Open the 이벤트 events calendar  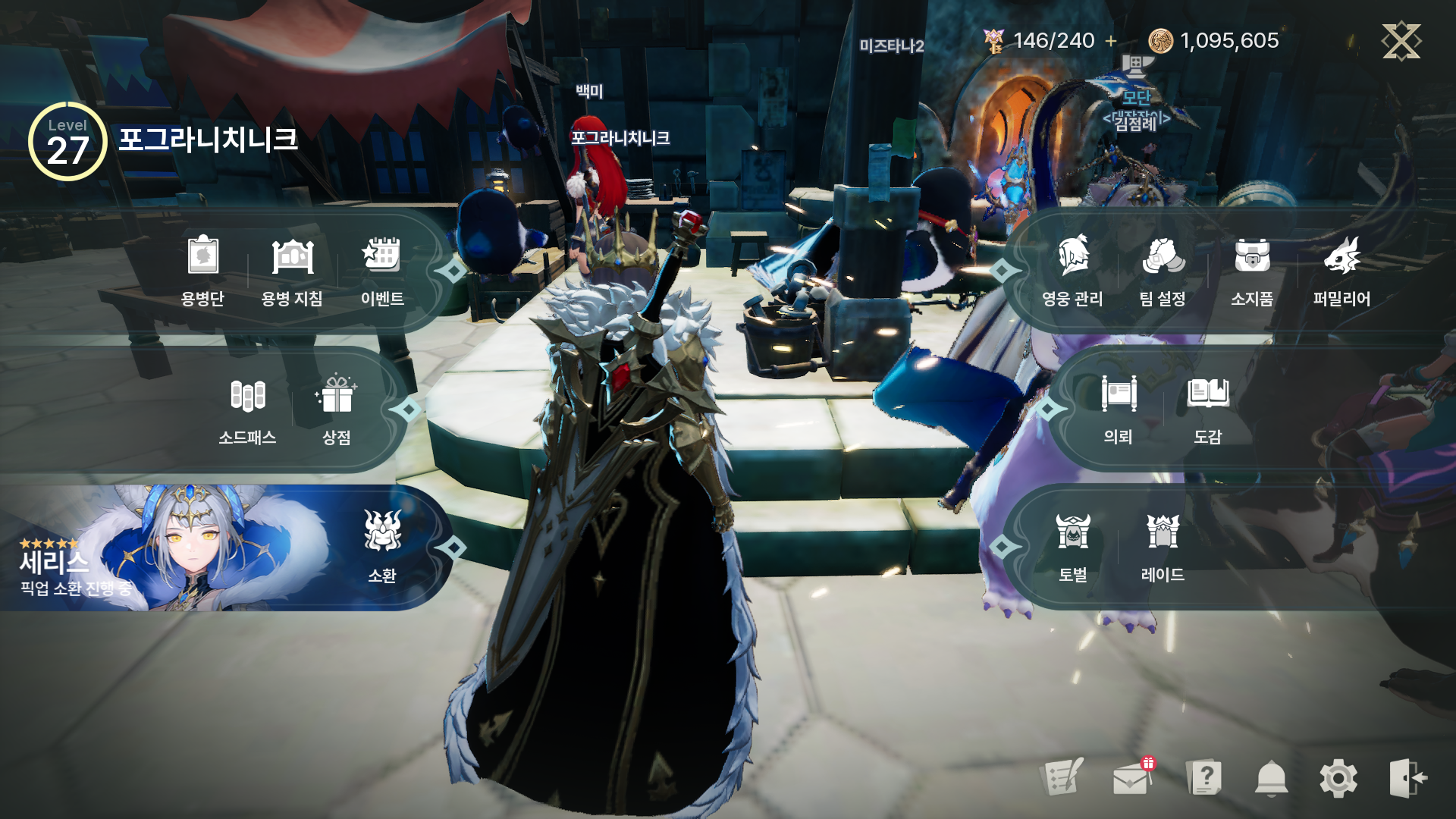[381, 269]
